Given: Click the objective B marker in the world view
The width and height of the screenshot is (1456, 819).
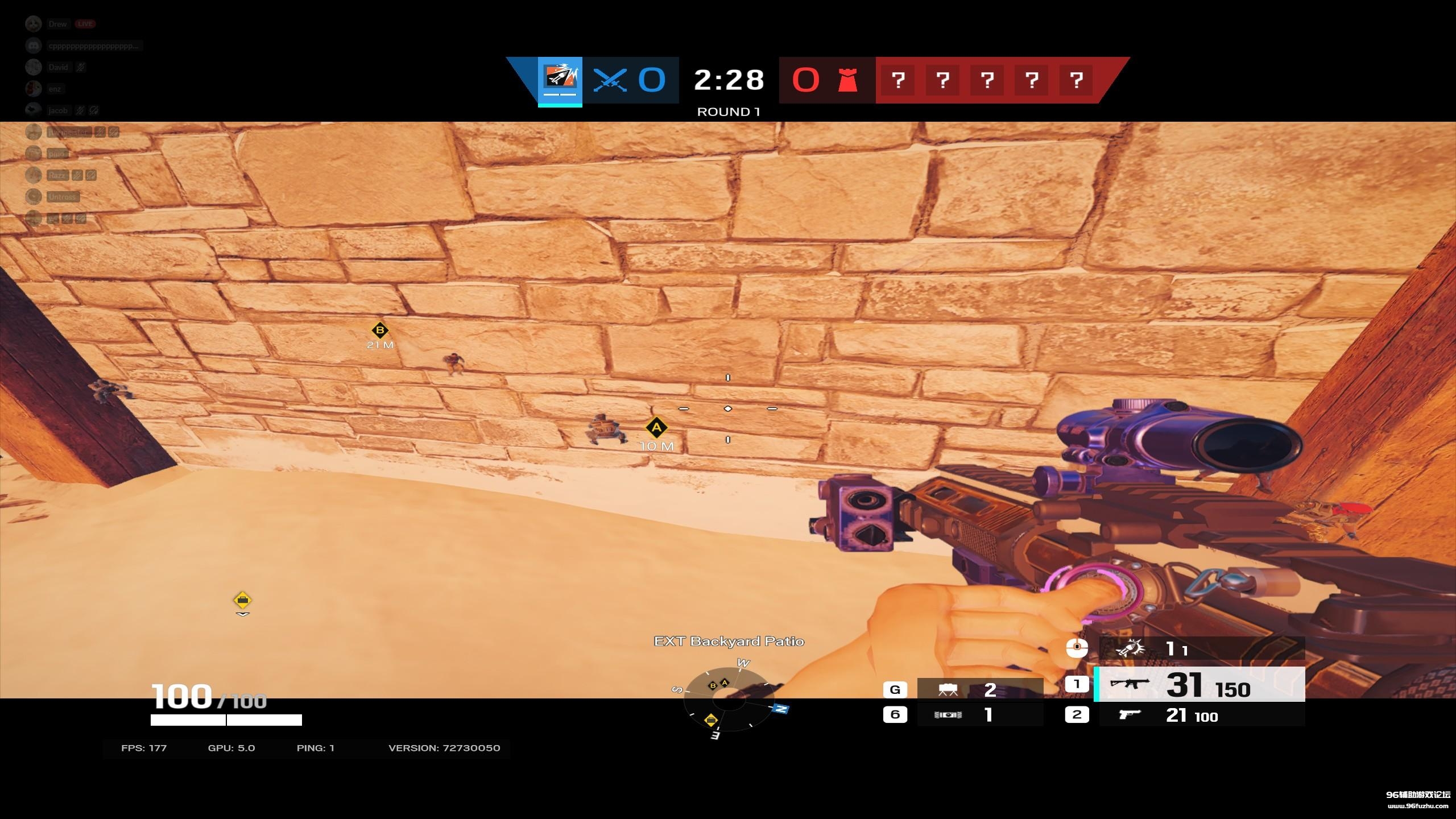Looking at the screenshot, I should pyautogui.click(x=379, y=330).
